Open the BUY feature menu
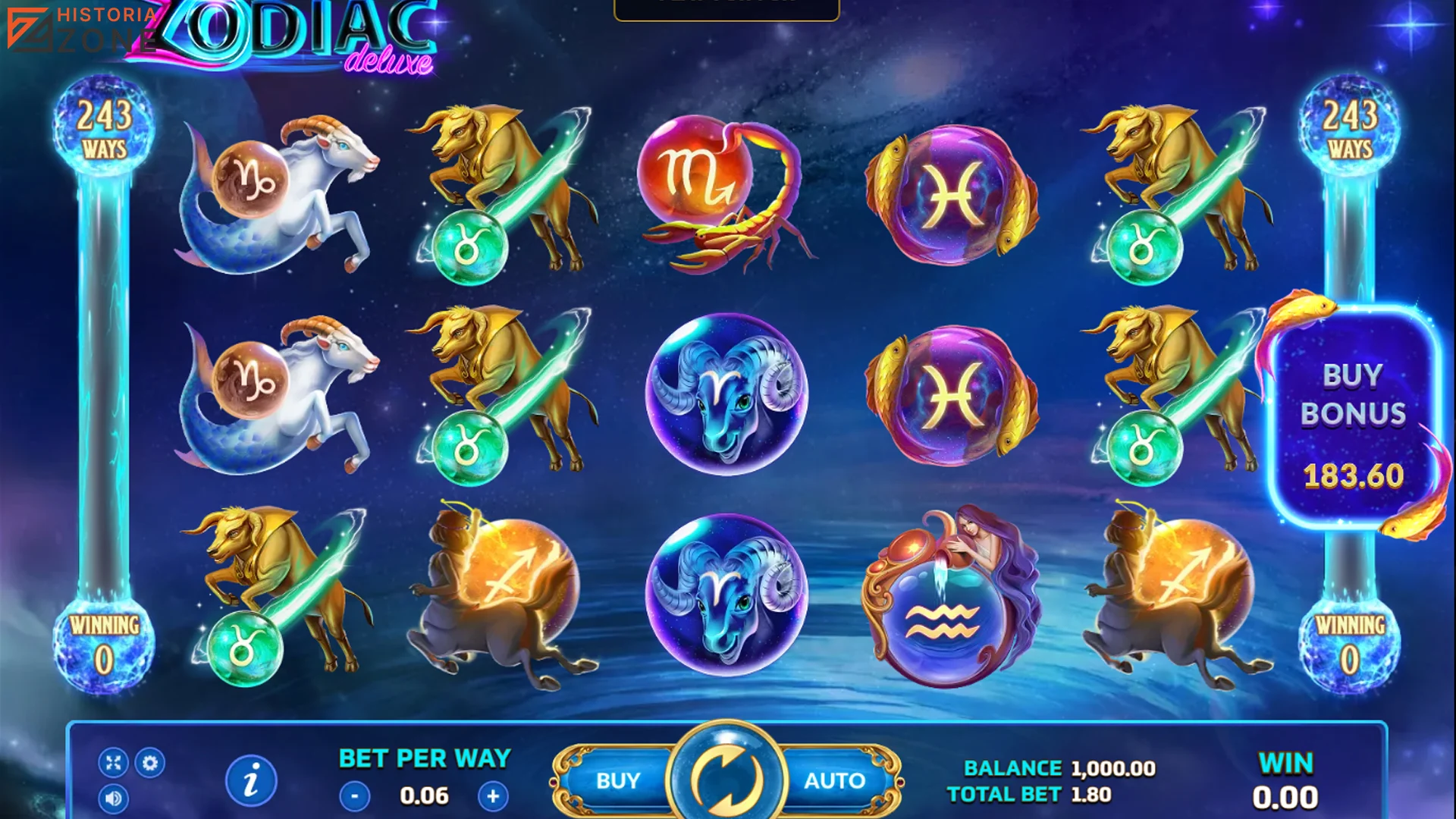Image resolution: width=1456 pixels, height=819 pixels. pyautogui.click(x=618, y=779)
